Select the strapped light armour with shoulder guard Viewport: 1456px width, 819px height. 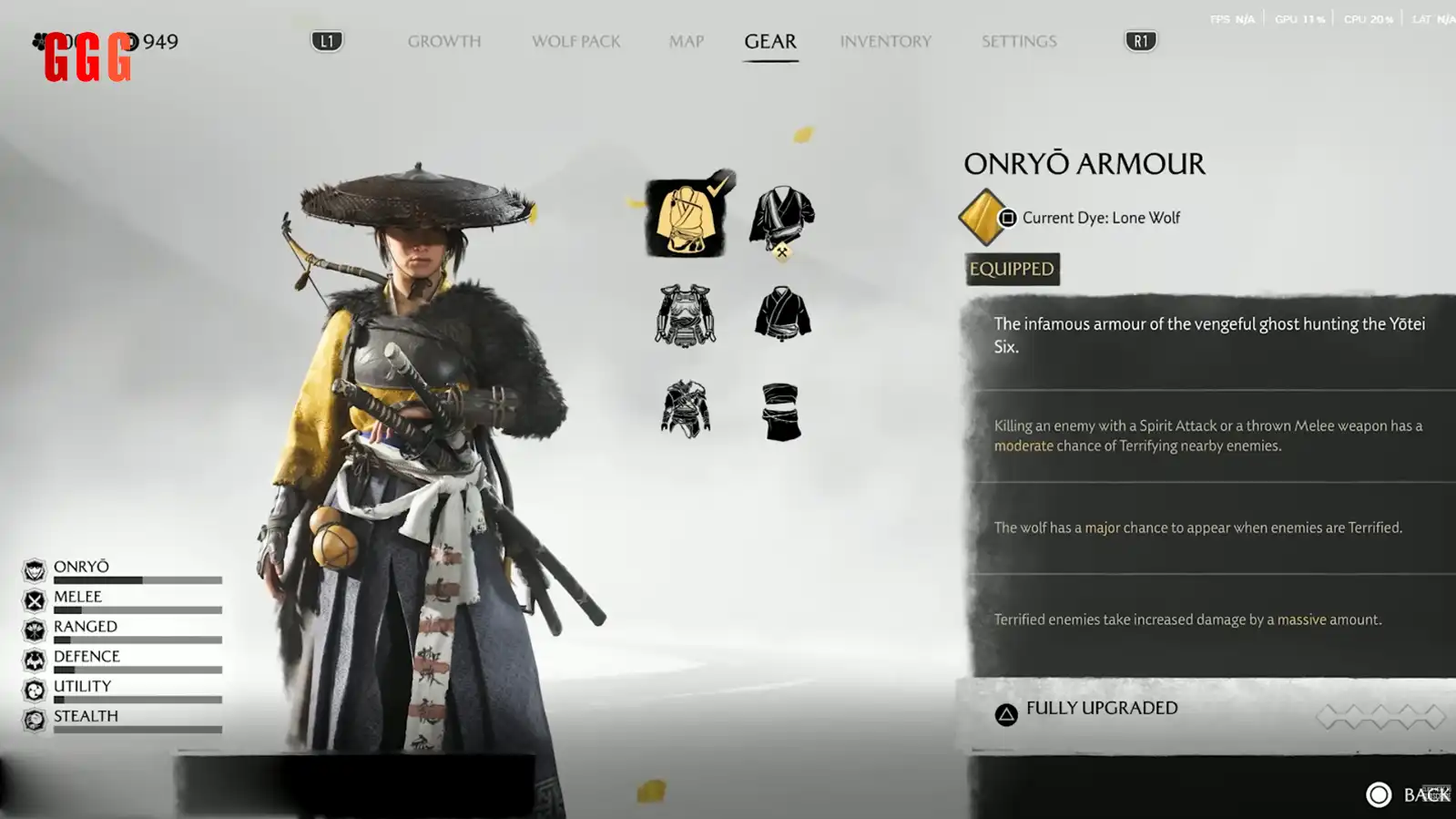point(686,410)
